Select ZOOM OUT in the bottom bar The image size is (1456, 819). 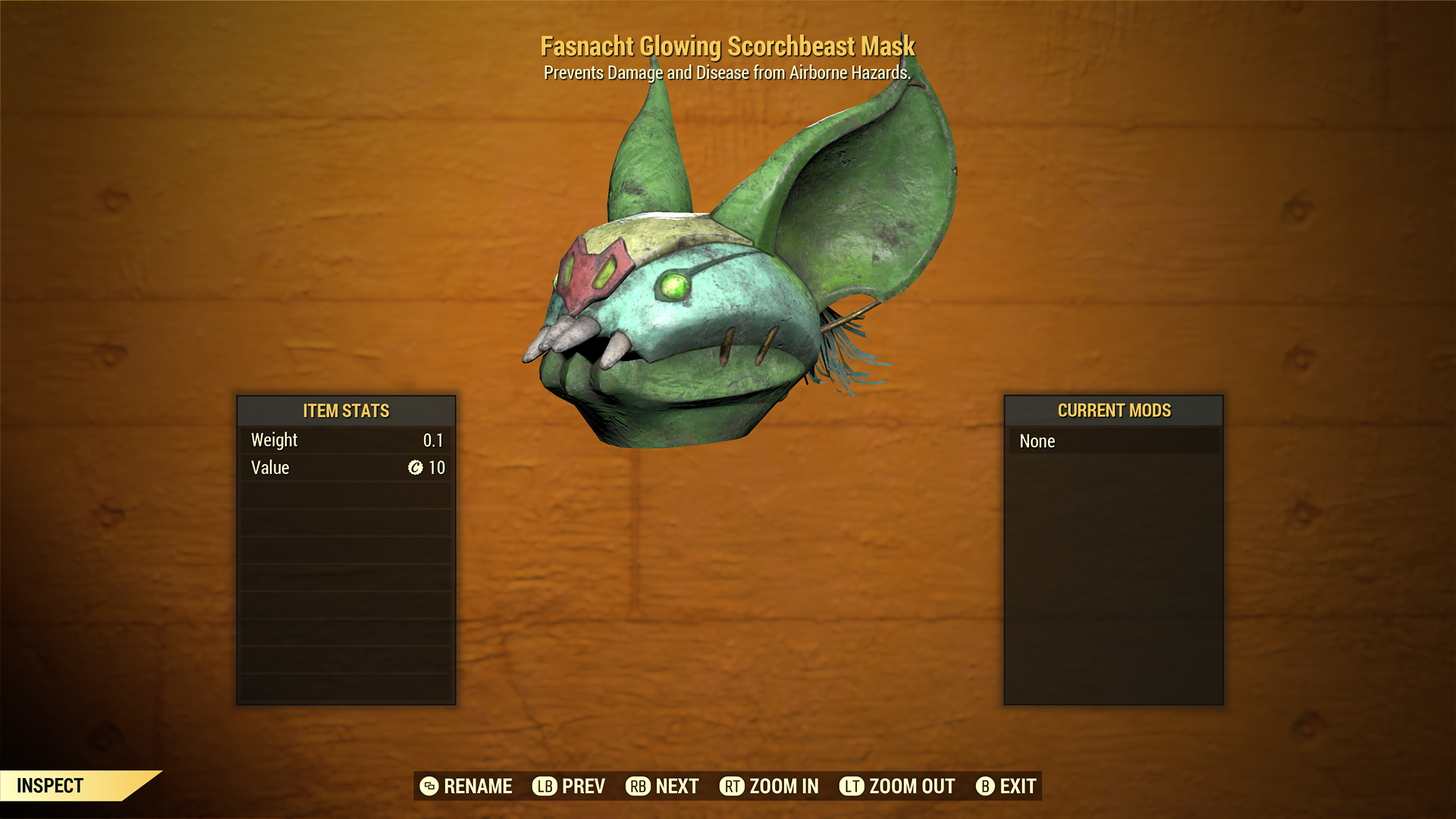897,786
